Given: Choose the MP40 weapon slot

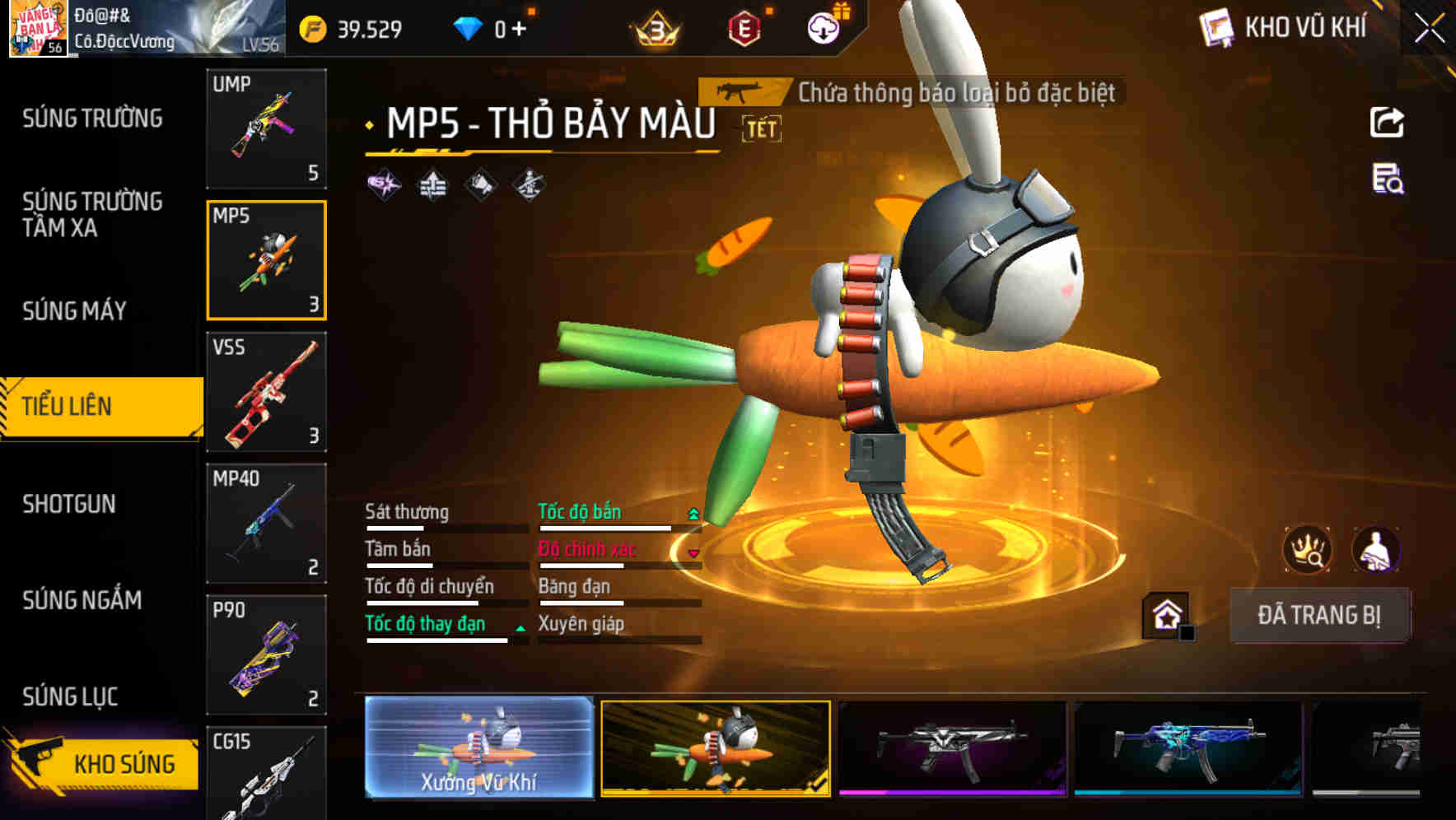Looking at the screenshot, I should tap(266, 524).
